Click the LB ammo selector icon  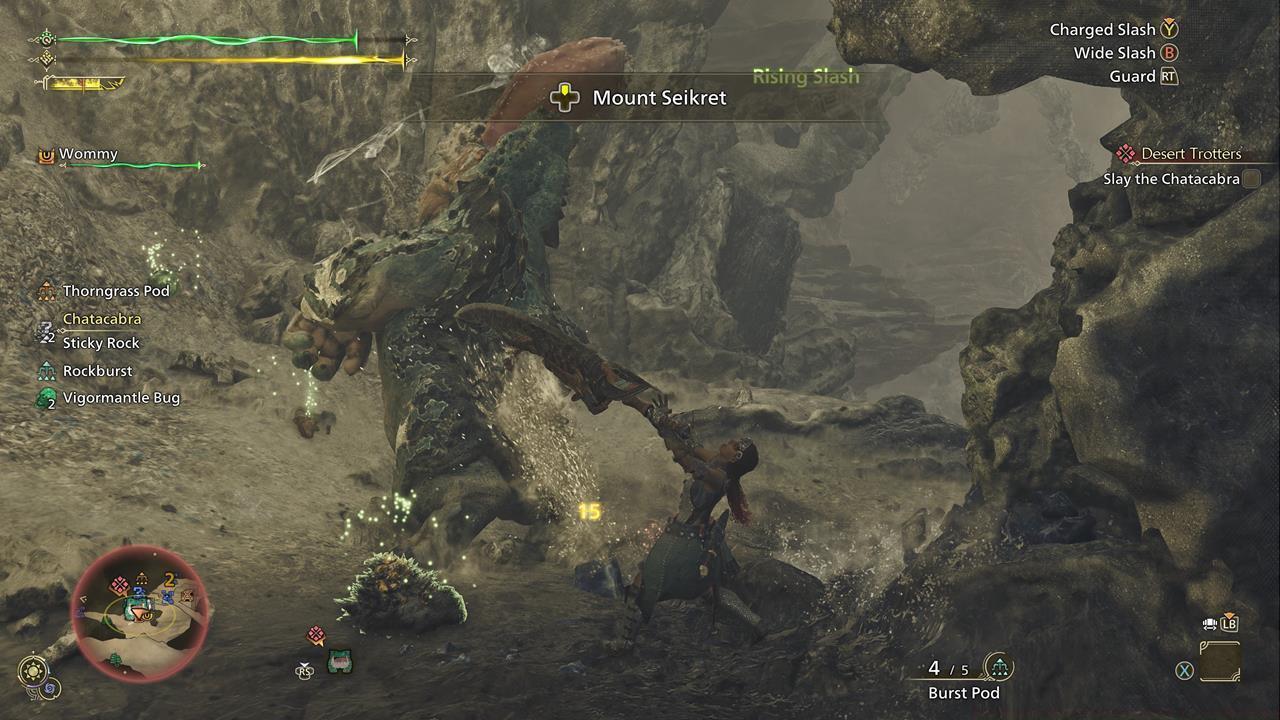[1230, 622]
